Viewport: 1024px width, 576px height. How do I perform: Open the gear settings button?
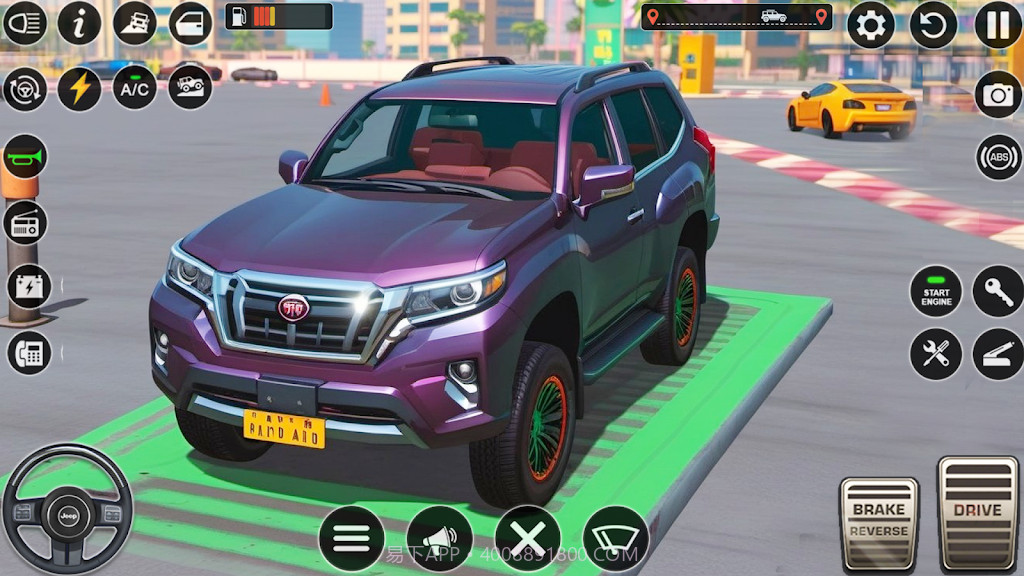[871, 25]
